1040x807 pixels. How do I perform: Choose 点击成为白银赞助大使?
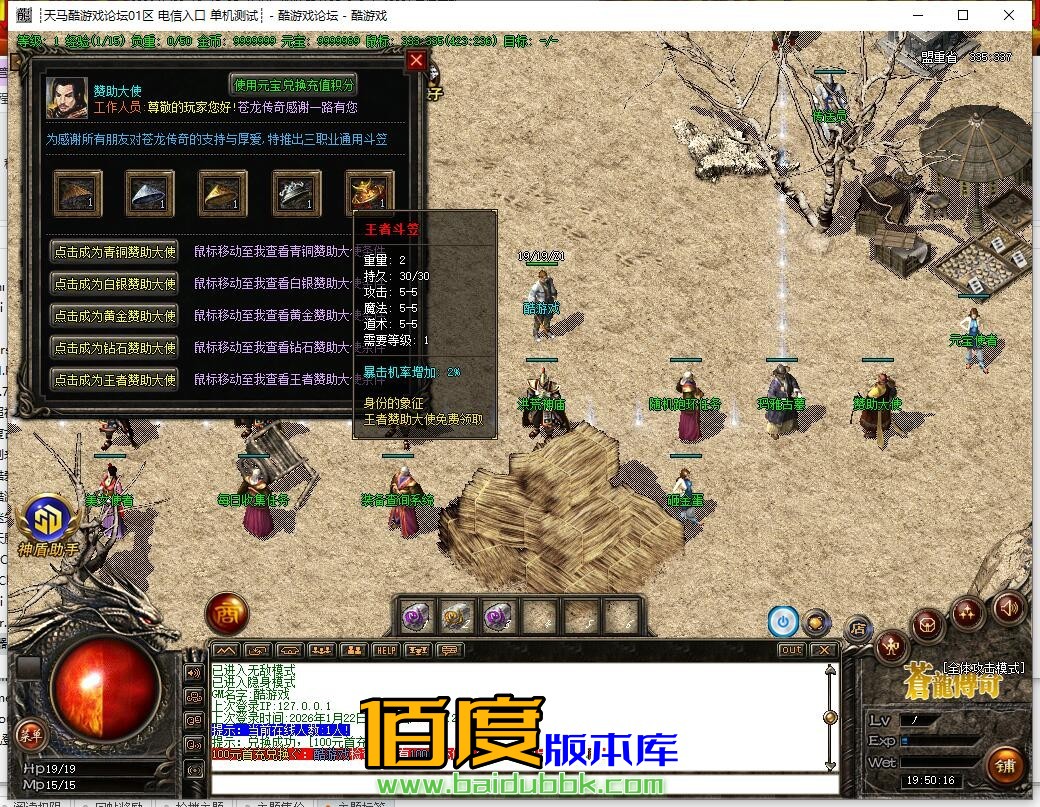(115, 284)
